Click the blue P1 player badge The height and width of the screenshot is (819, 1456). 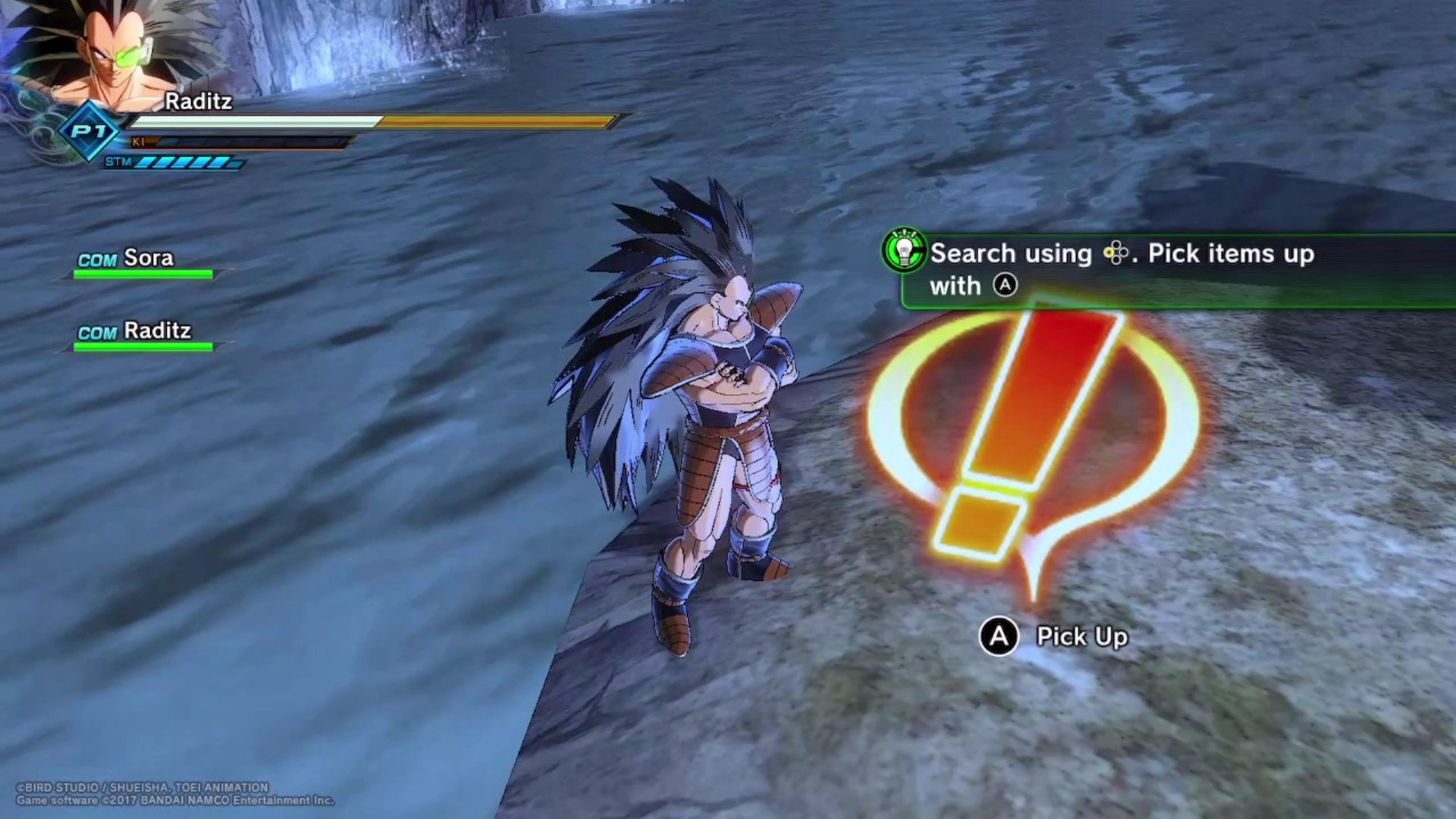(89, 131)
